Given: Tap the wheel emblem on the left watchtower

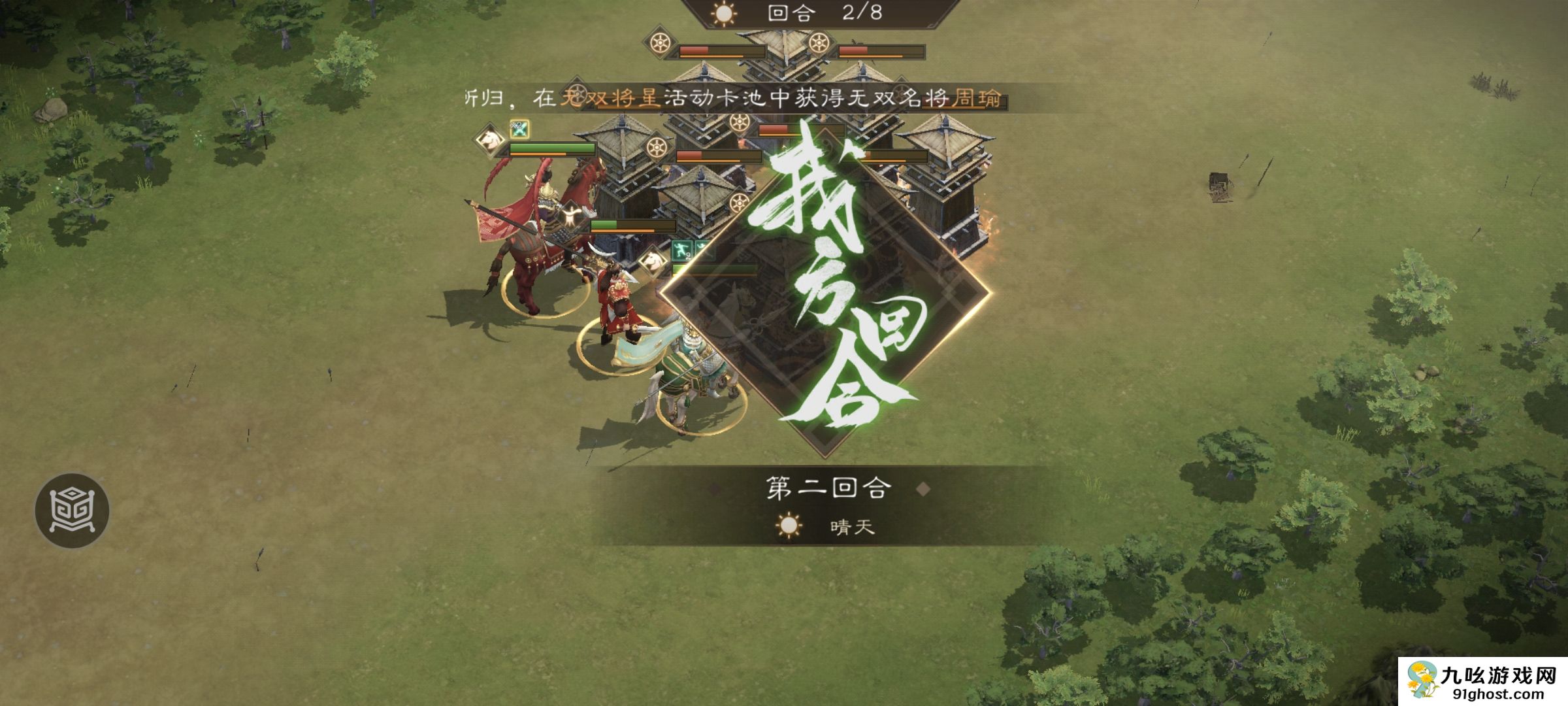Looking at the screenshot, I should click(656, 148).
